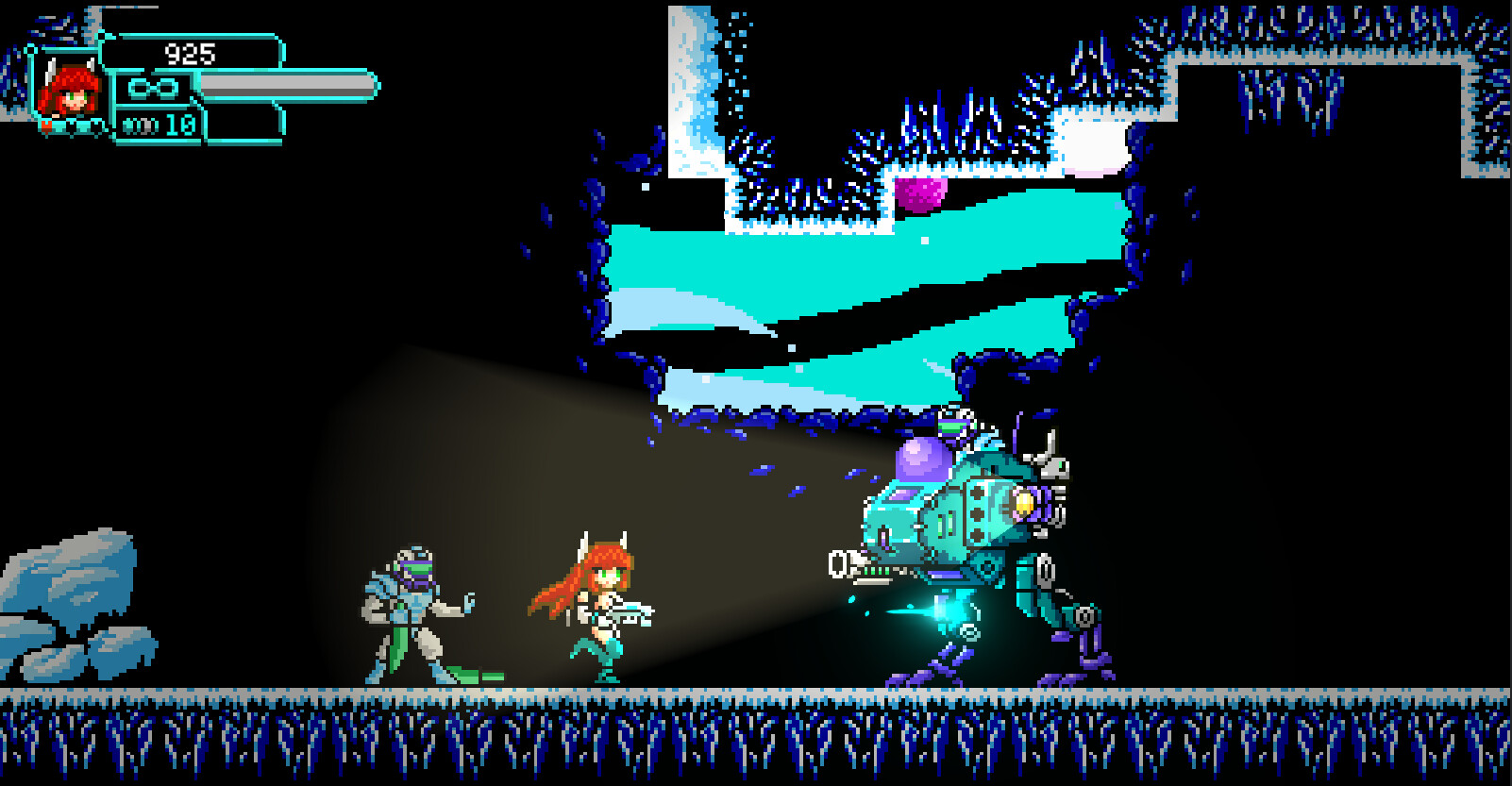The image size is (1512, 786).
Task: Select the infinity ammo icon in the HUD
Action: pyautogui.click(x=151, y=87)
